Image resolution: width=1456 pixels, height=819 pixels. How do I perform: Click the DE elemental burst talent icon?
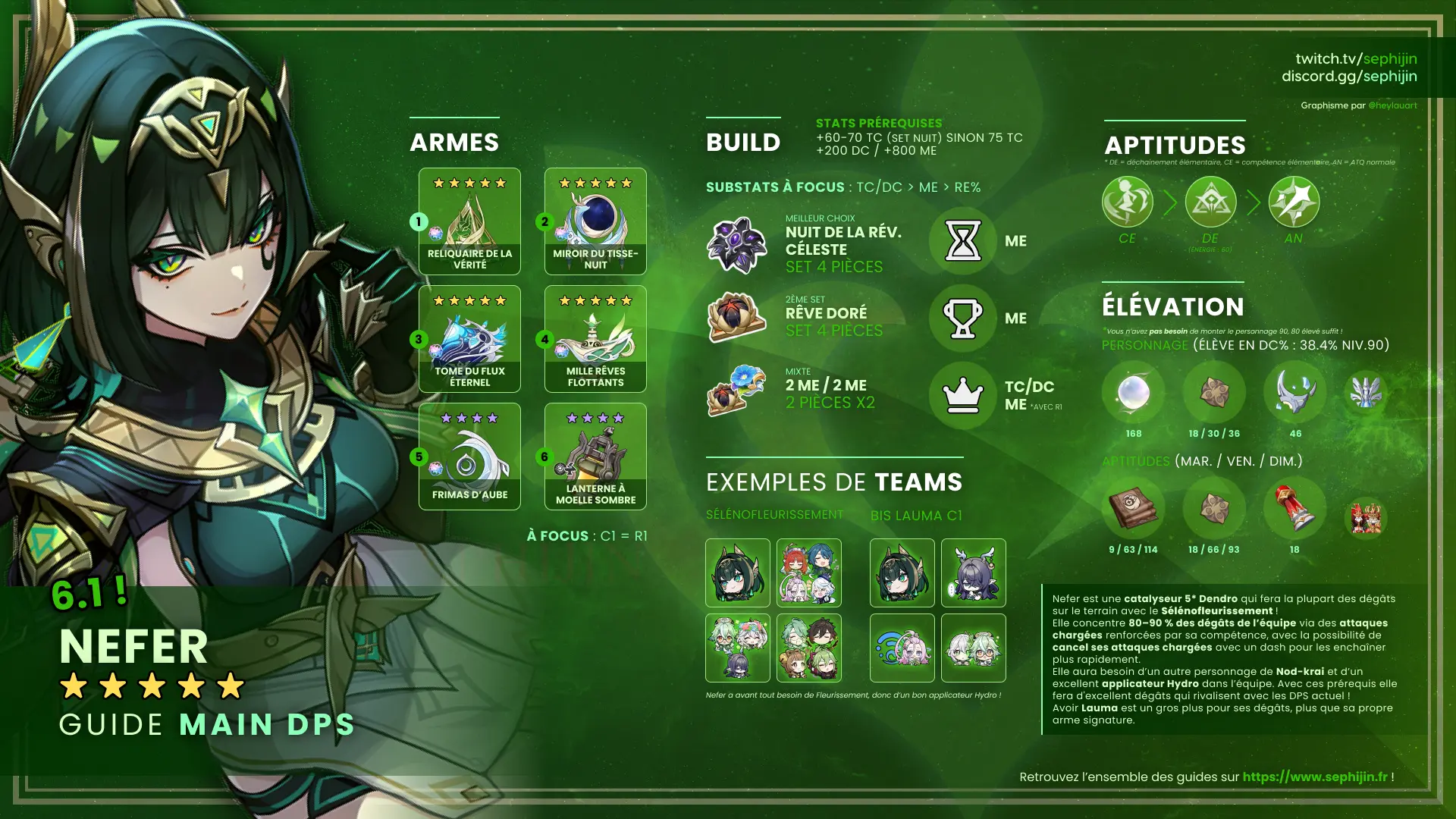1210,202
